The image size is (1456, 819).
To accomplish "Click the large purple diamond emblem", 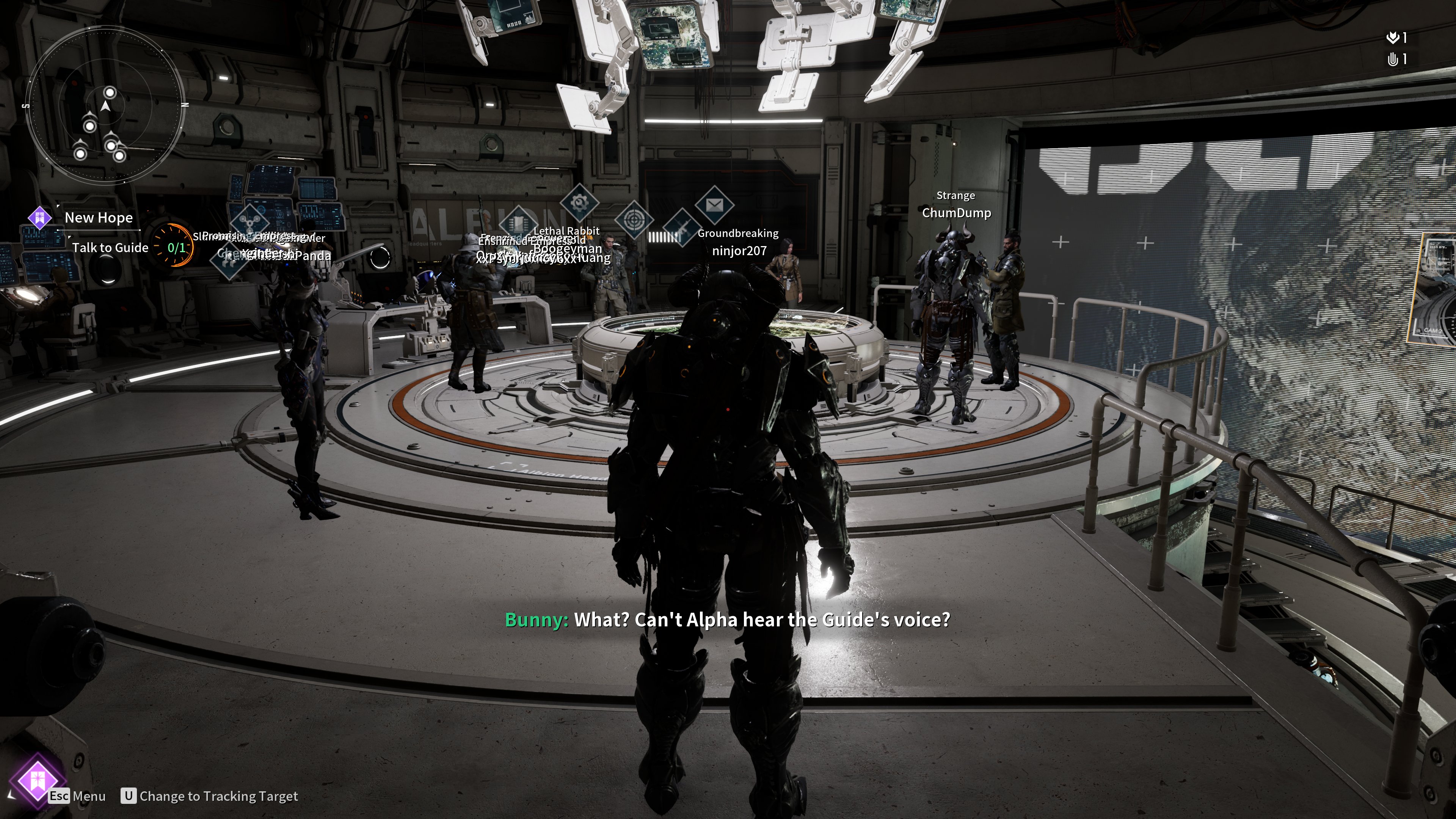I will tap(37, 781).
